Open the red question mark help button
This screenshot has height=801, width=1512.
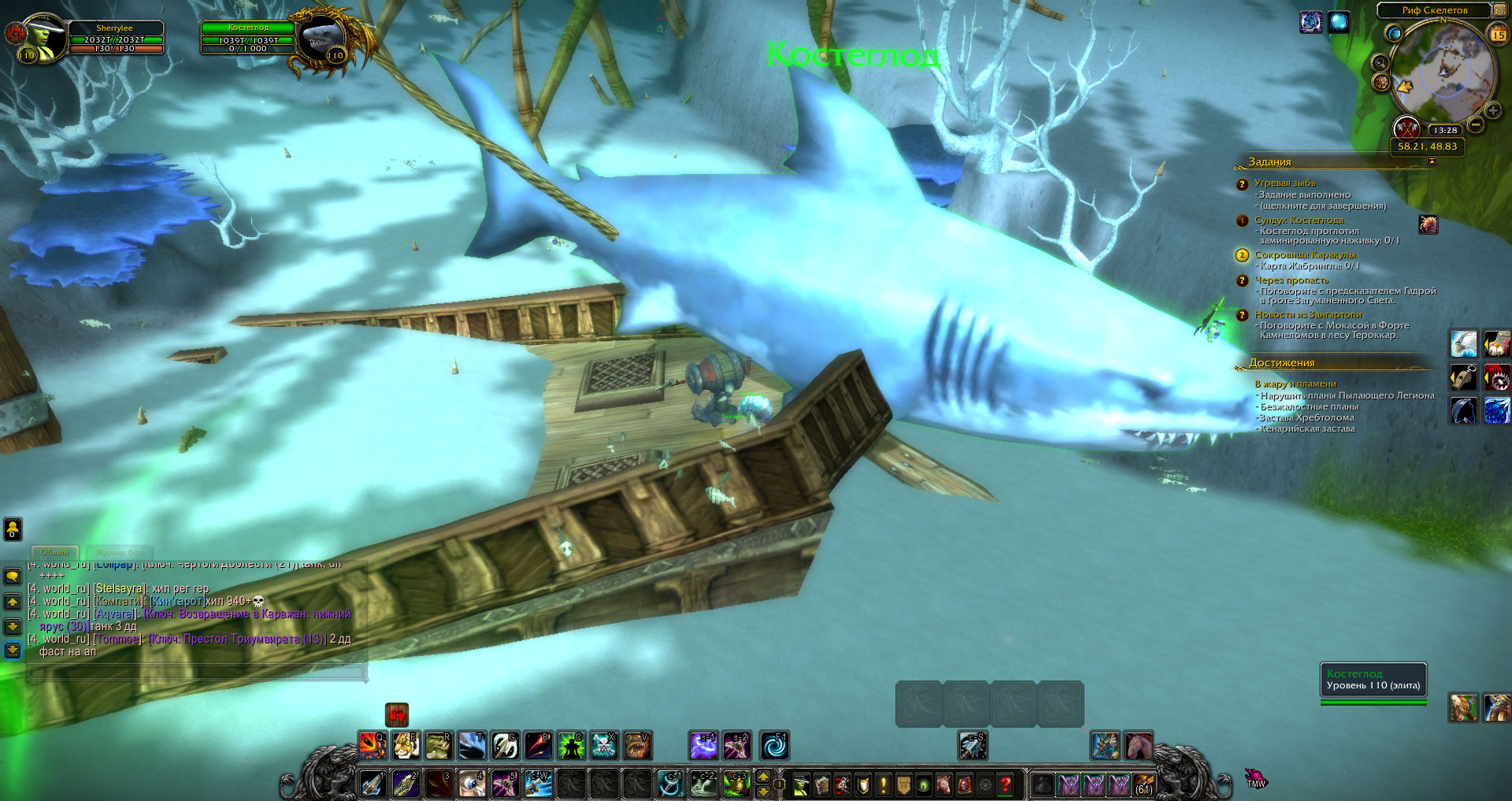(x=1005, y=784)
